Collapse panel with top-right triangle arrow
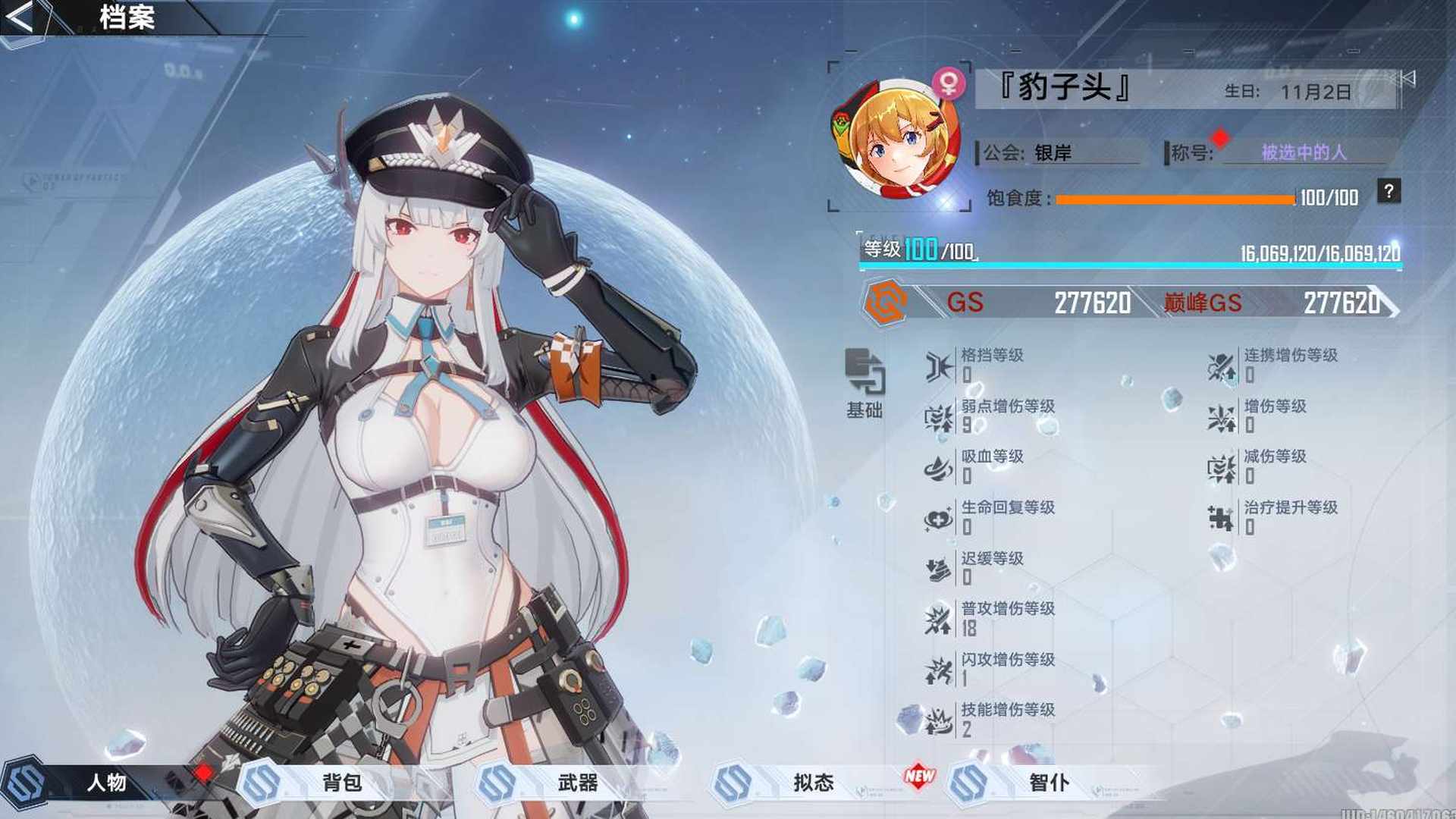The image size is (1456, 819). [1409, 78]
